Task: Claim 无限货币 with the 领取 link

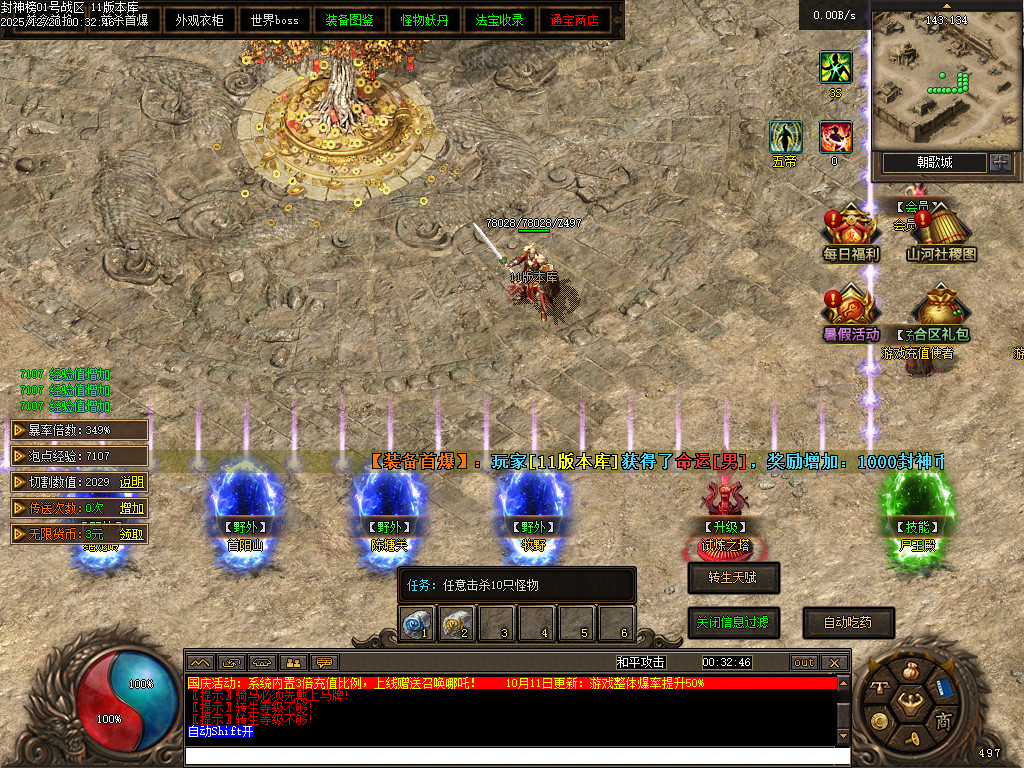Action: click(132, 534)
